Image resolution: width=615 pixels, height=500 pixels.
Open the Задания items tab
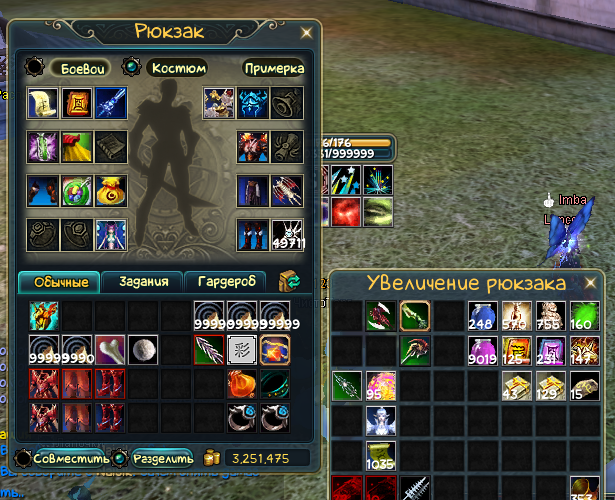point(142,282)
